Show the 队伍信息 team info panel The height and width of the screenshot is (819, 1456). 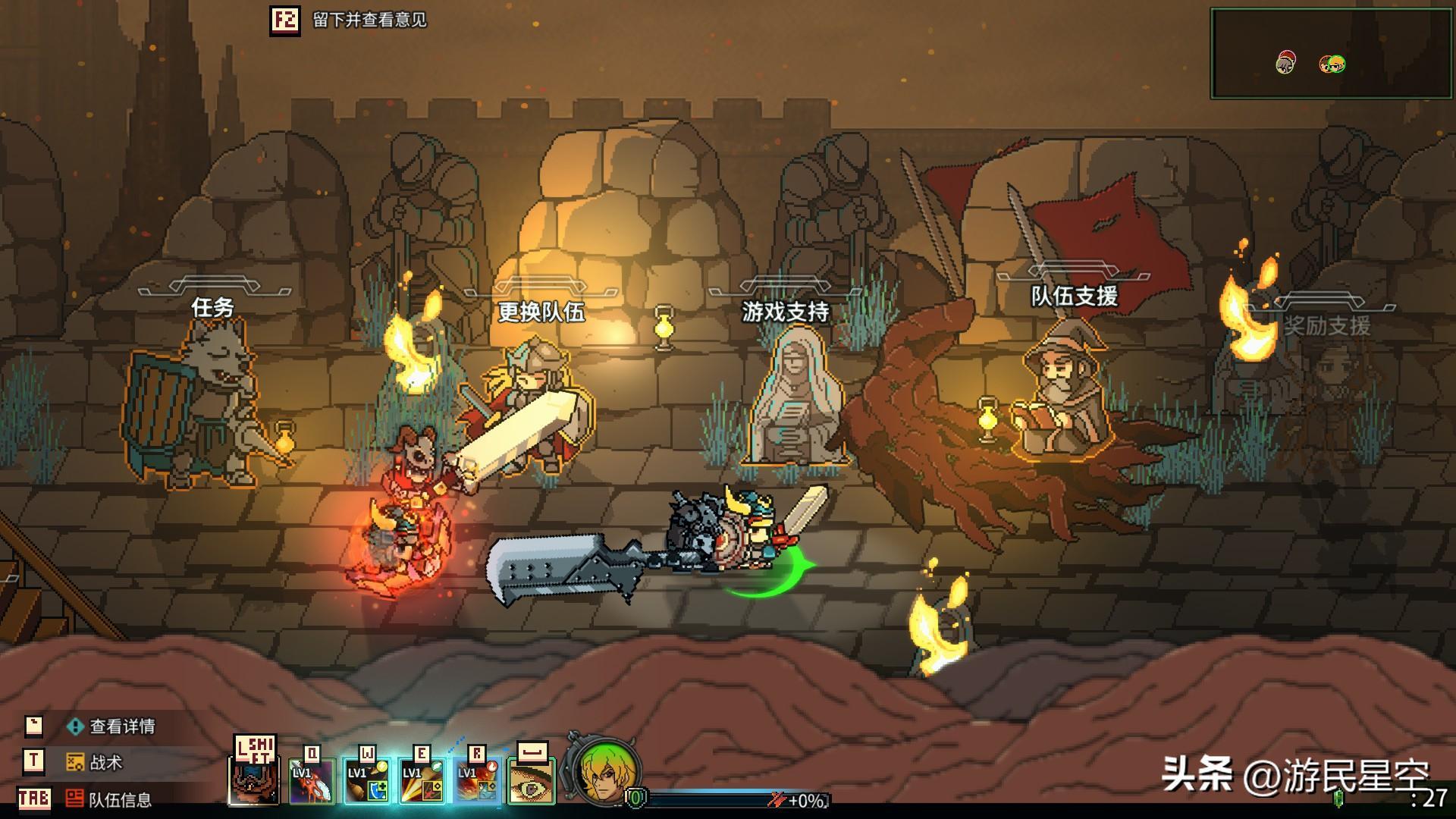pos(119,799)
